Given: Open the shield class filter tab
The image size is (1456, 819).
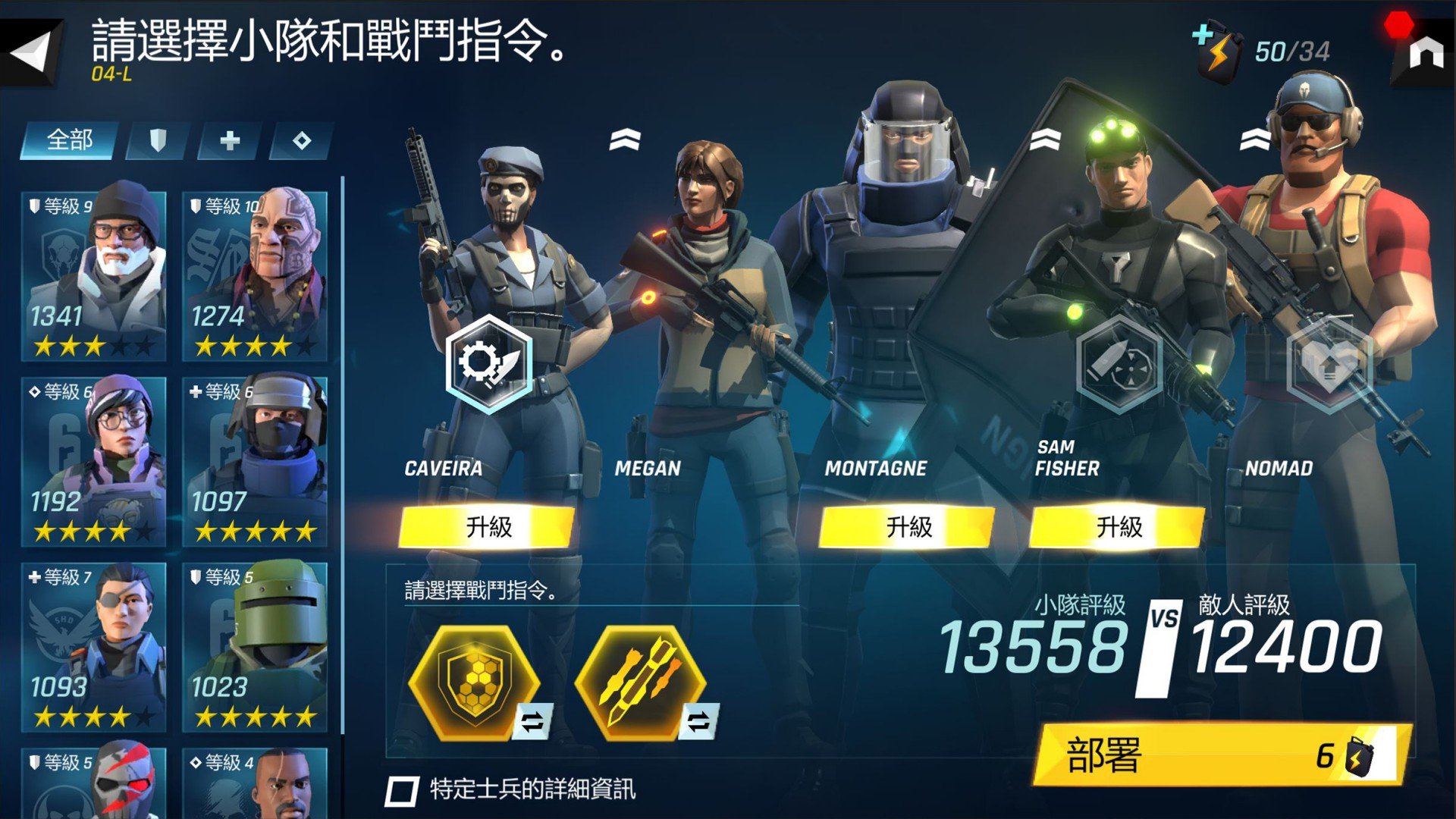Looking at the screenshot, I should tap(159, 140).
